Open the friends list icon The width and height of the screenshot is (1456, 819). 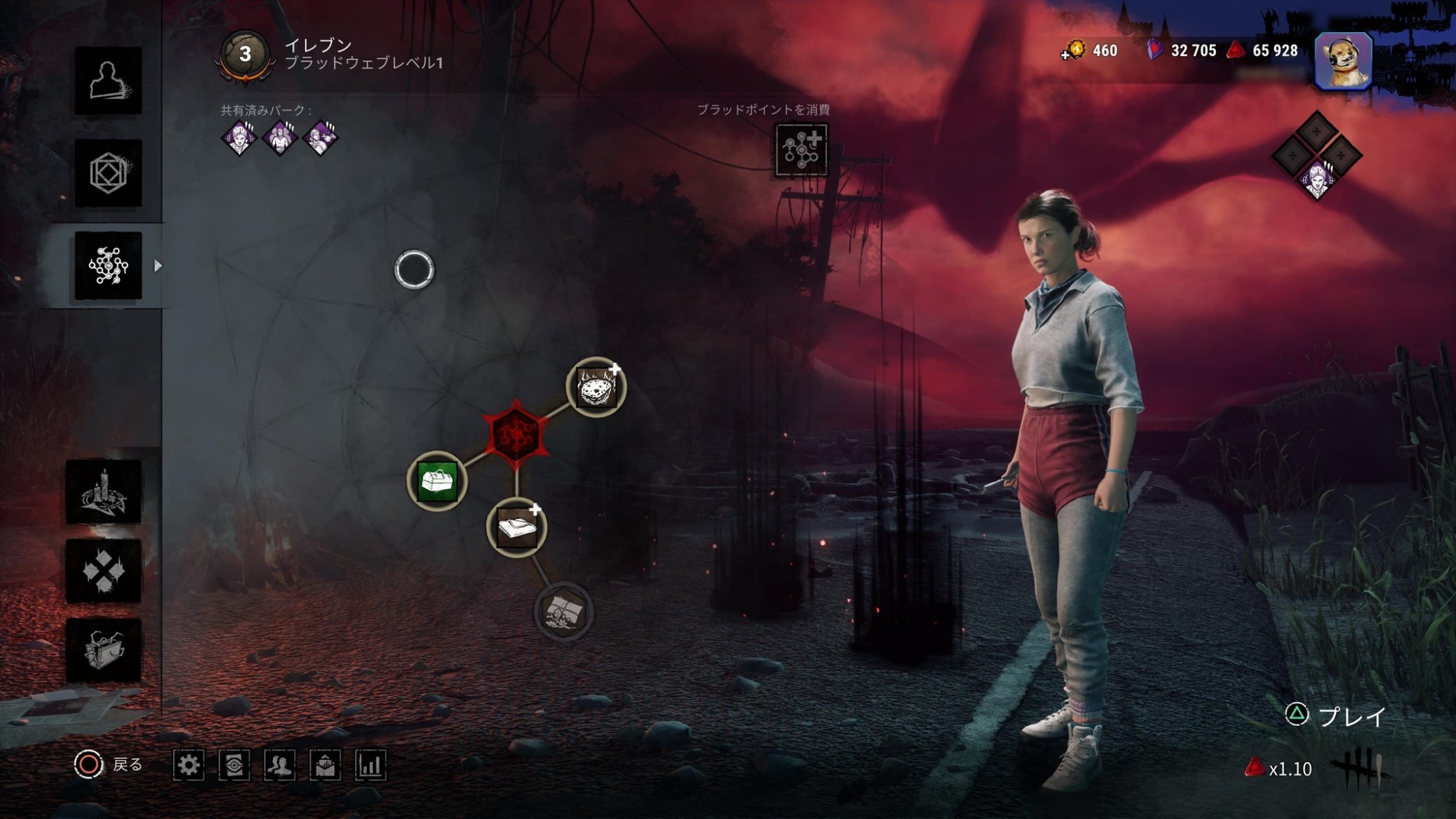280,765
